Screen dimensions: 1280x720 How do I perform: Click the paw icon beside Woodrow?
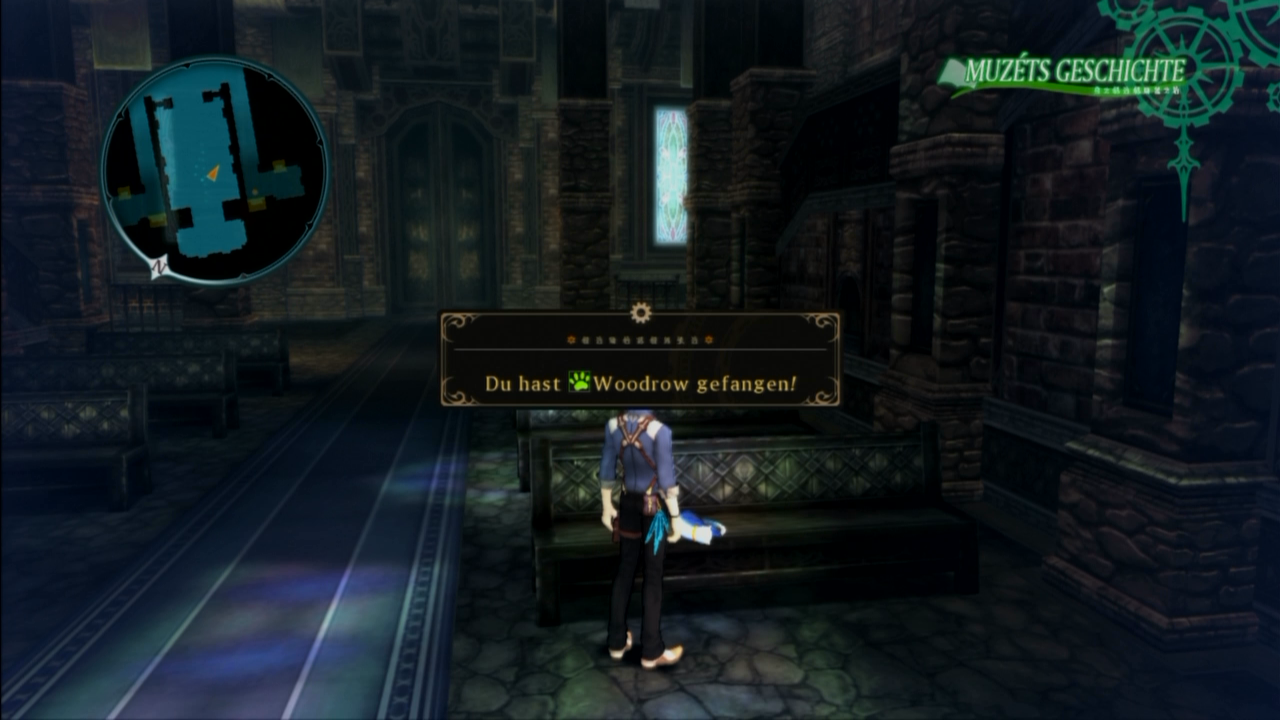[x=579, y=383]
